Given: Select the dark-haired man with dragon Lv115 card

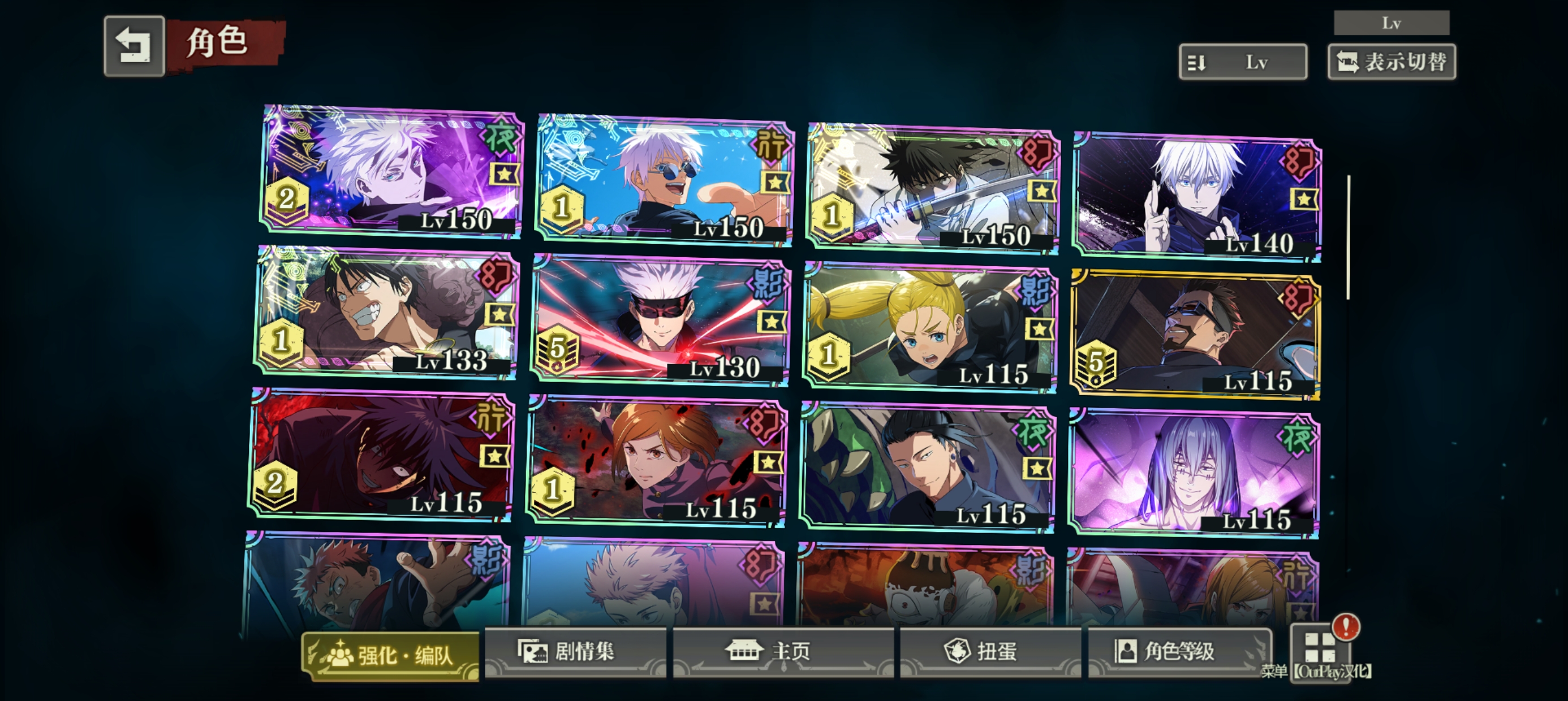Looking at the screenshot, I should [927, 467].
